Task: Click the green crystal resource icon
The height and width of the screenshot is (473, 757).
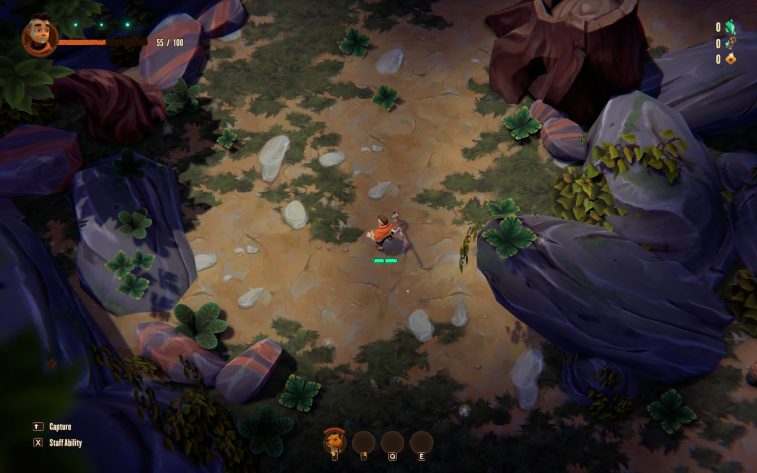Action: pyautogui.click(x=729, y=27)
